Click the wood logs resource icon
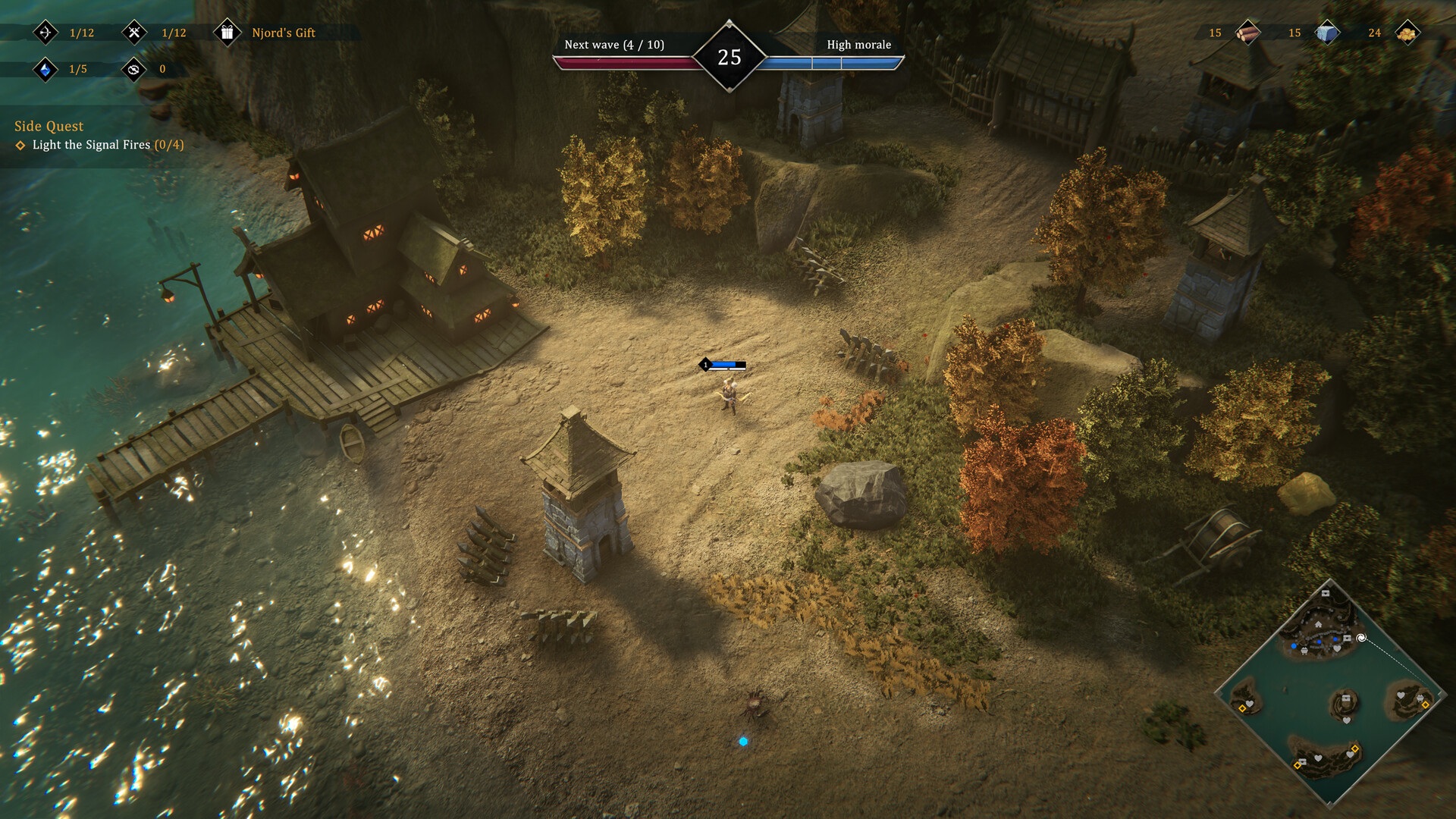Viewport: 1456px width, 819px height. tap(1247, 33)
